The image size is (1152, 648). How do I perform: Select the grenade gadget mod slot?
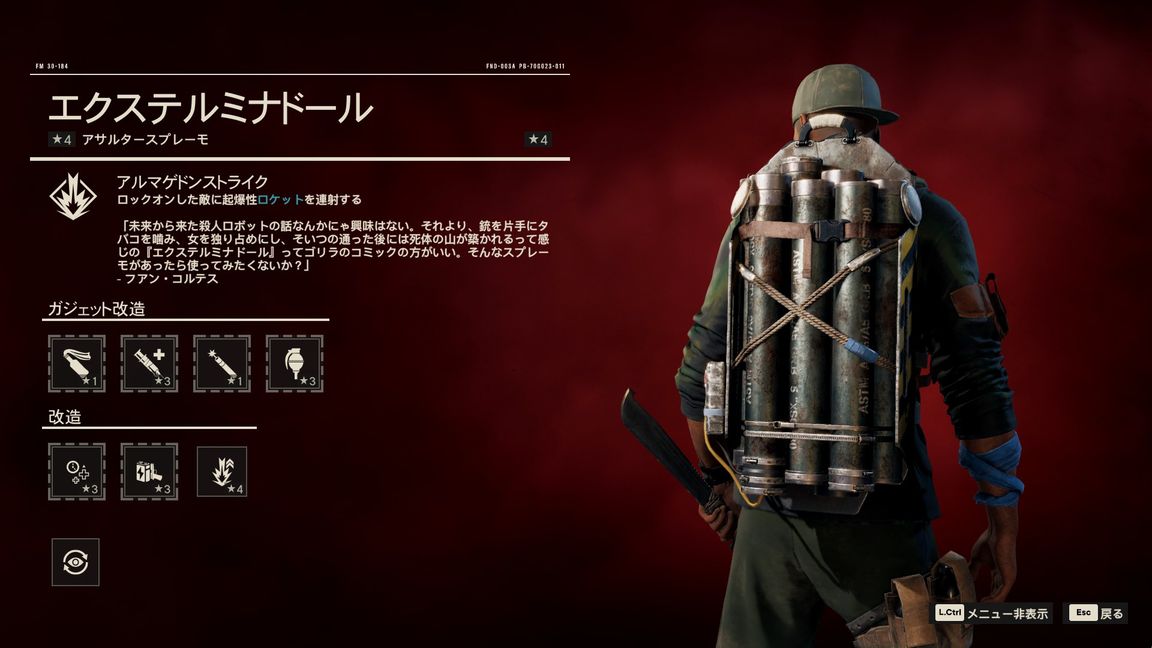tap(294, 363)
